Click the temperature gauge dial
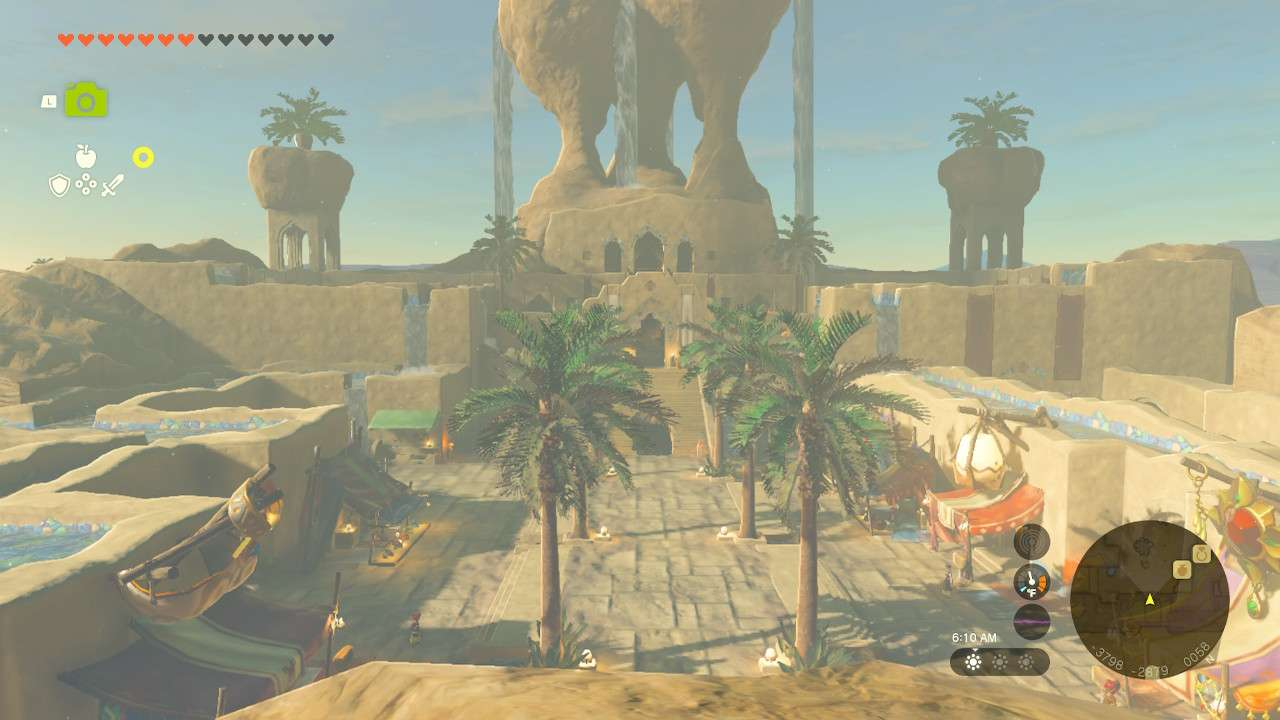 point(1031,580)
